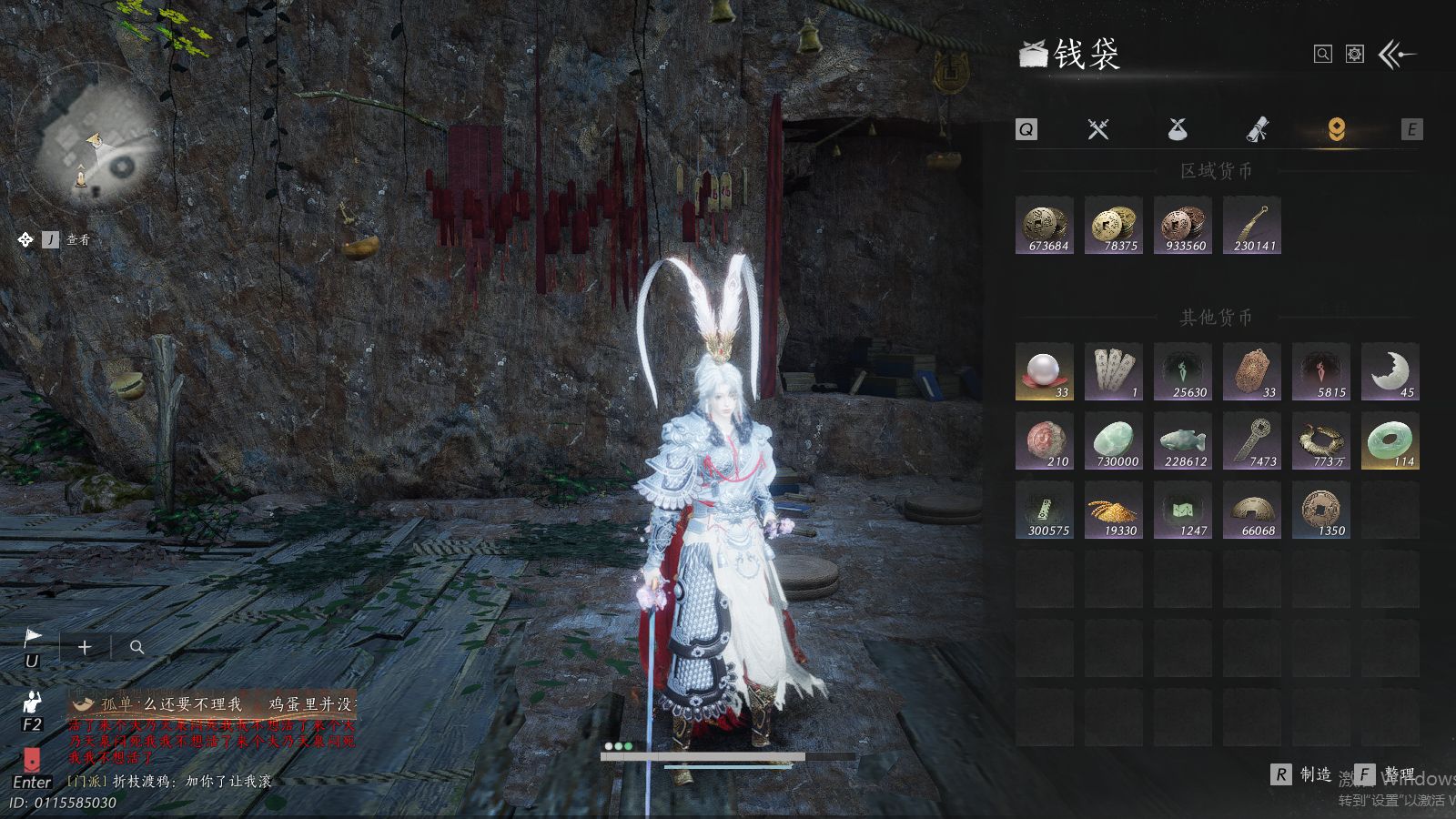Choose the golden grain pile currency slot
This screenshot has width=1456, height=819.
click(x=1114, y=510)
